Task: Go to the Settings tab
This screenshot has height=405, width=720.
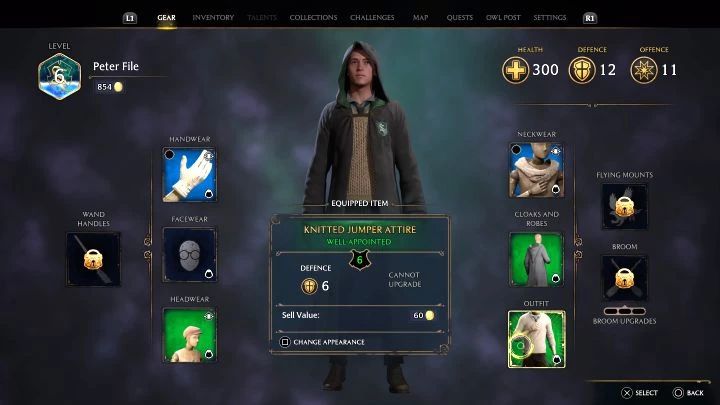Action: coord(550,18)
